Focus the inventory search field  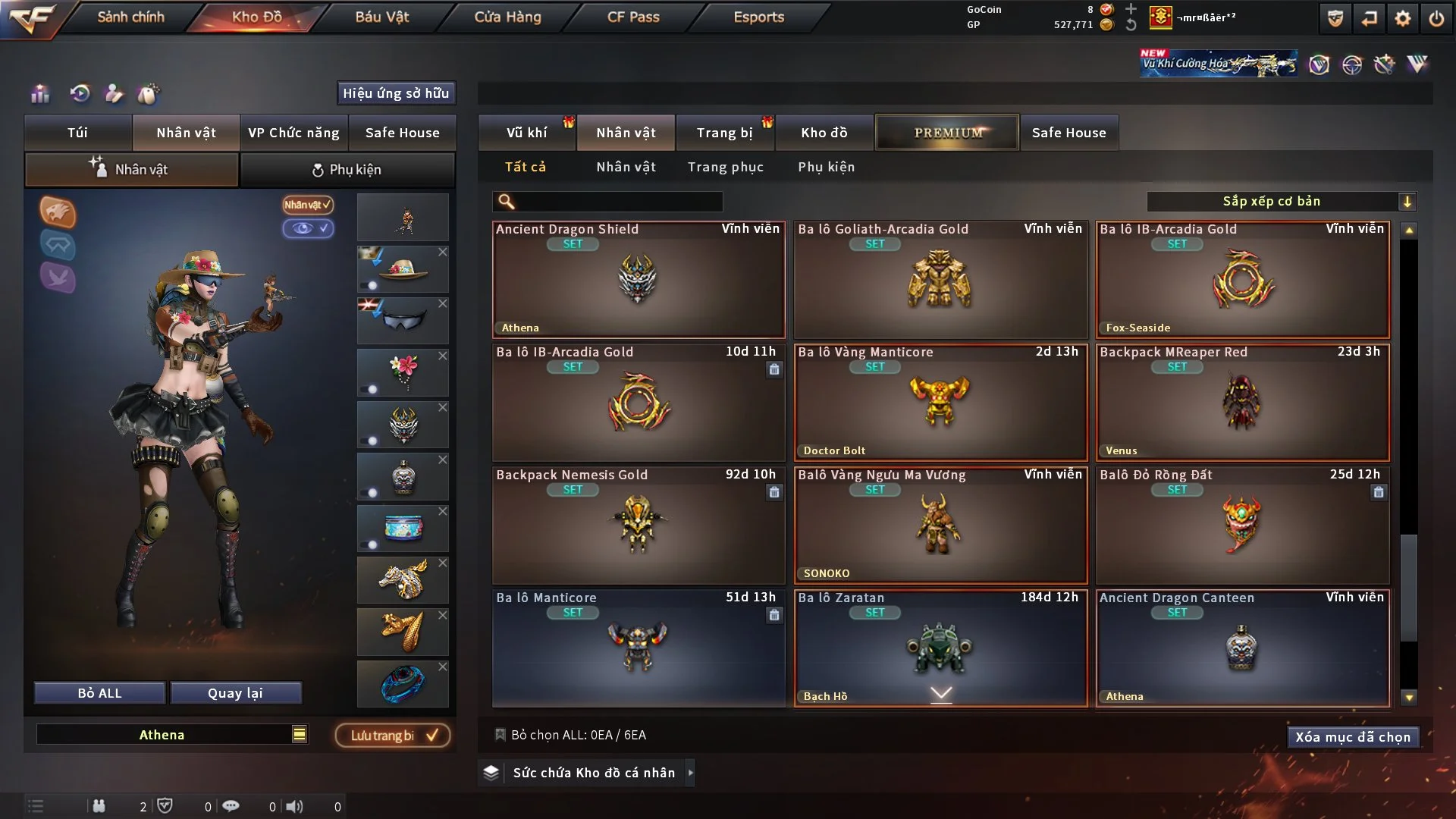pyautogui.click(x=618, y=201)
